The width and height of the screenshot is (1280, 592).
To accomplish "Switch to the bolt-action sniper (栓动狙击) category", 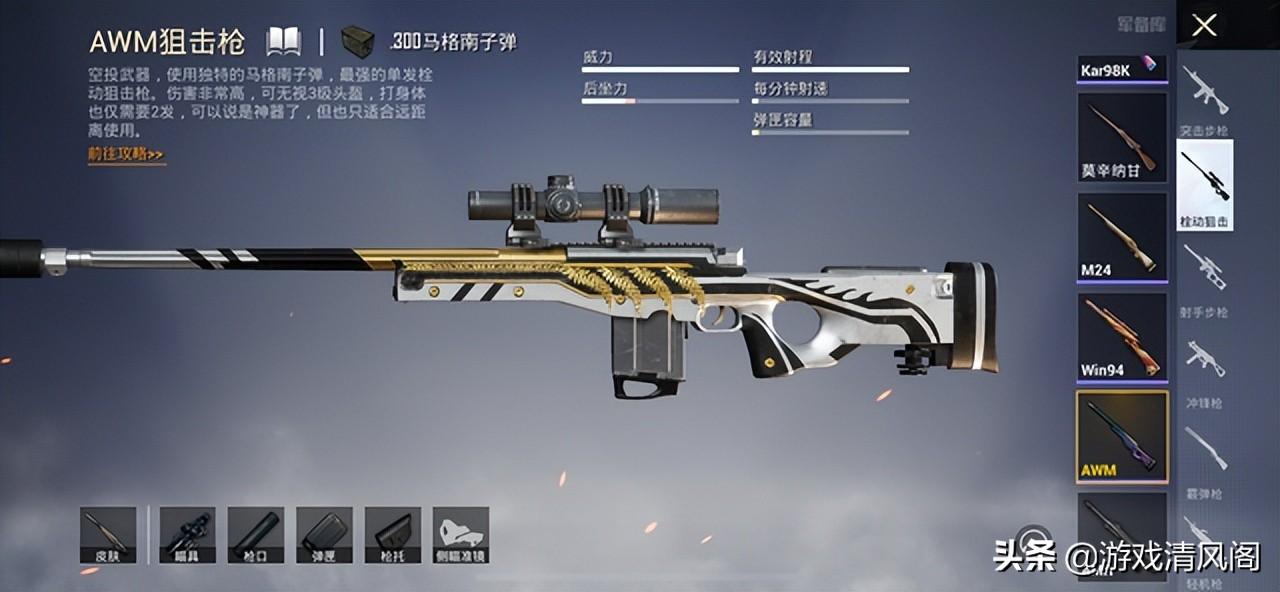I will [x=1205, y=185].
